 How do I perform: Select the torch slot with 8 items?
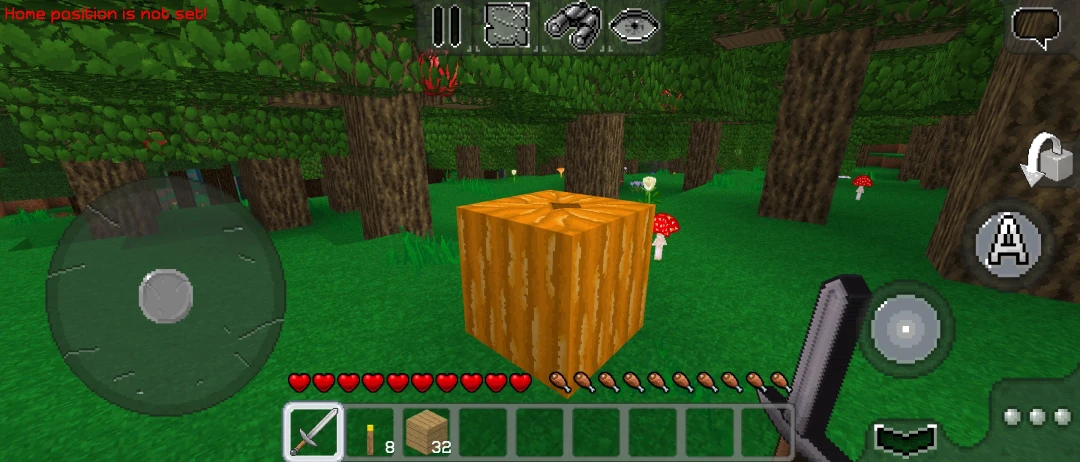pos(372,433)
